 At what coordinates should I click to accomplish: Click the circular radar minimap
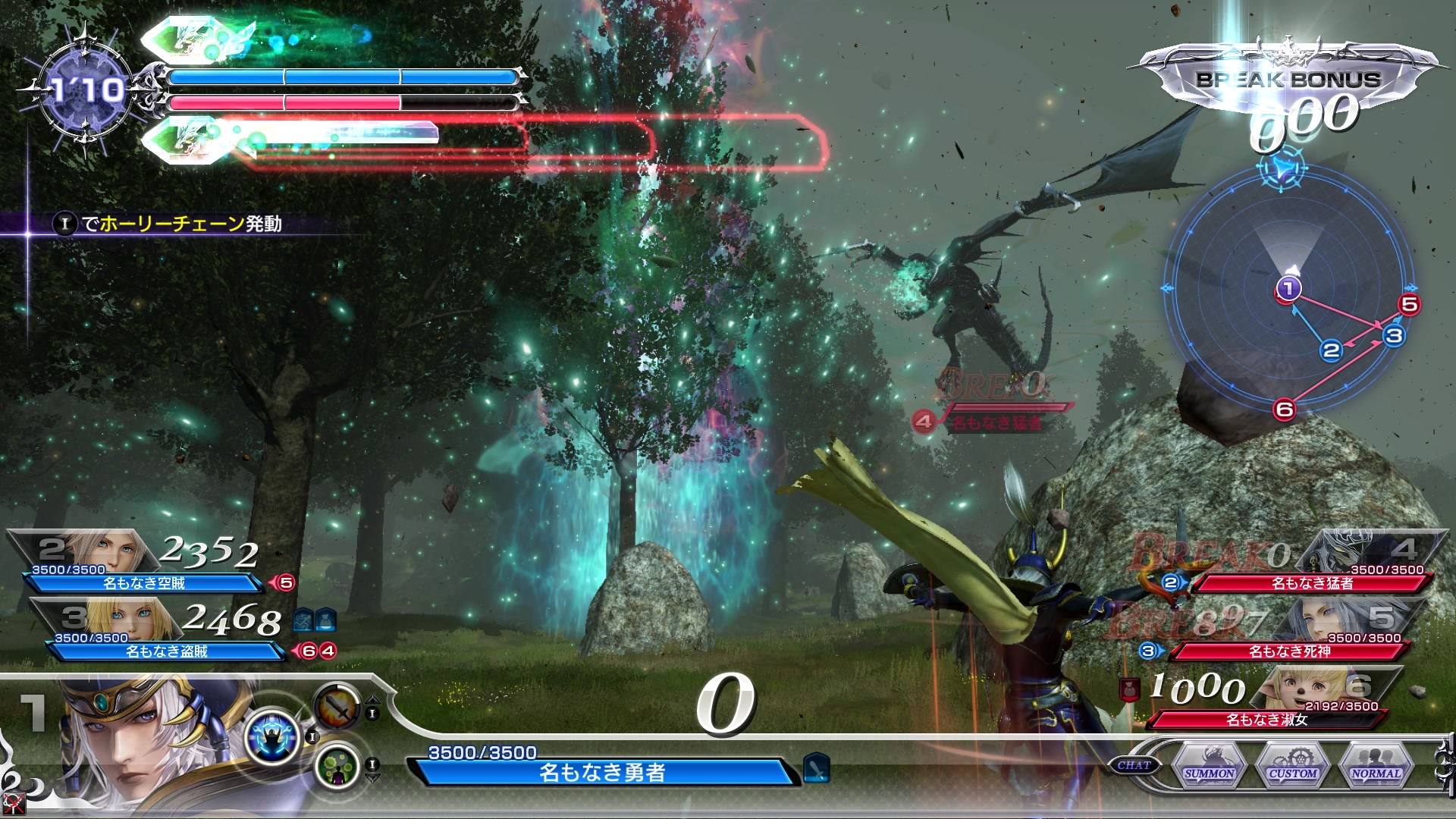click(1288, 289)
